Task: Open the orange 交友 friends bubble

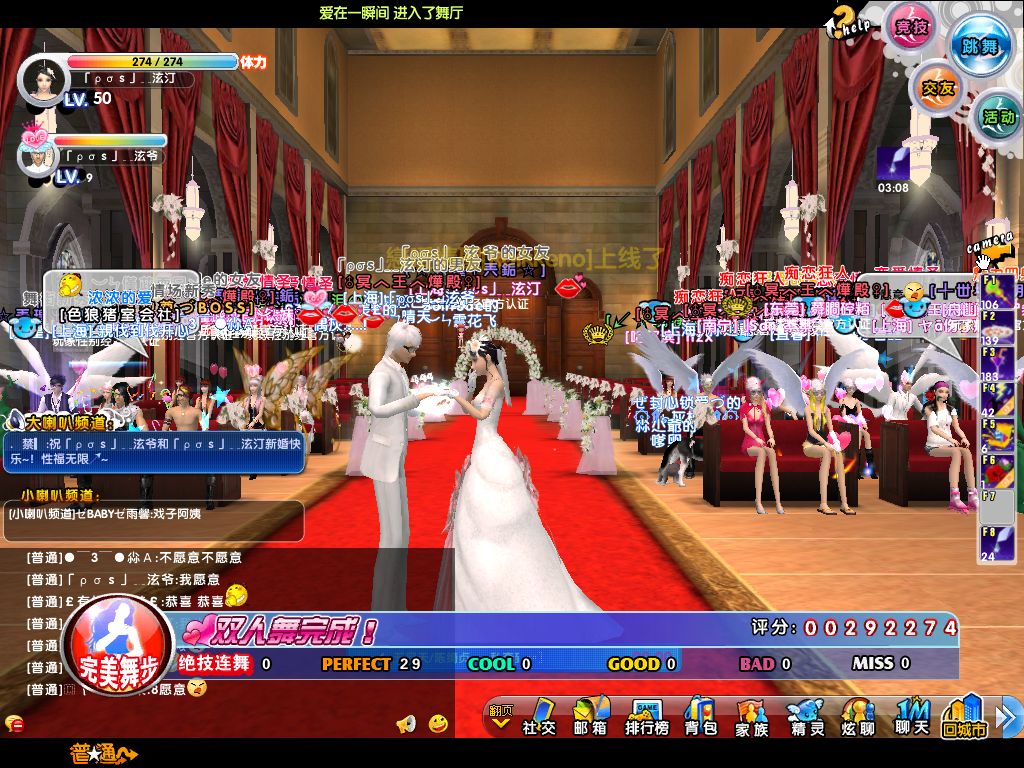Action: [937, 88]
